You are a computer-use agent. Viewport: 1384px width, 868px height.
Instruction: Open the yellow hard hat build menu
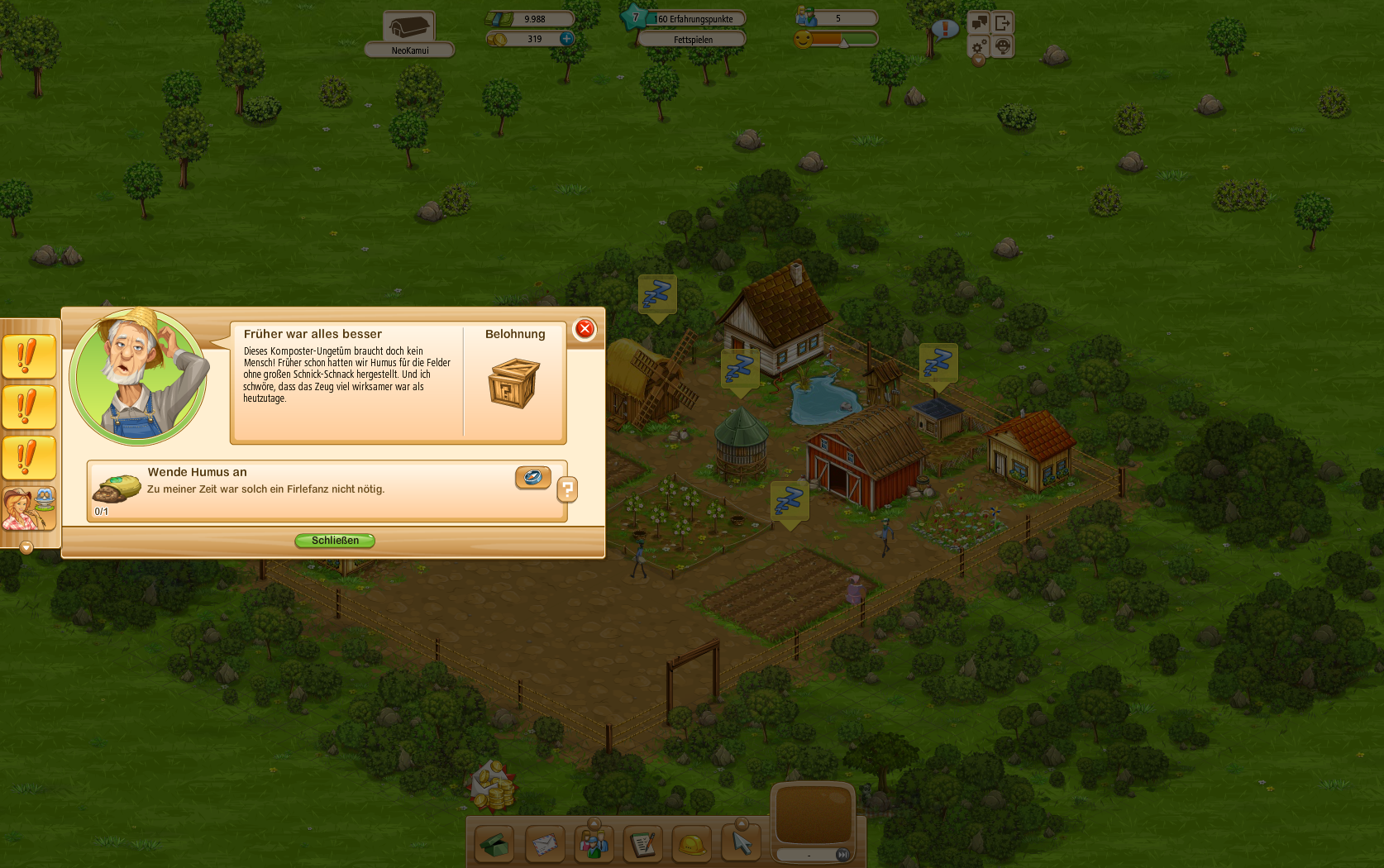692,844
